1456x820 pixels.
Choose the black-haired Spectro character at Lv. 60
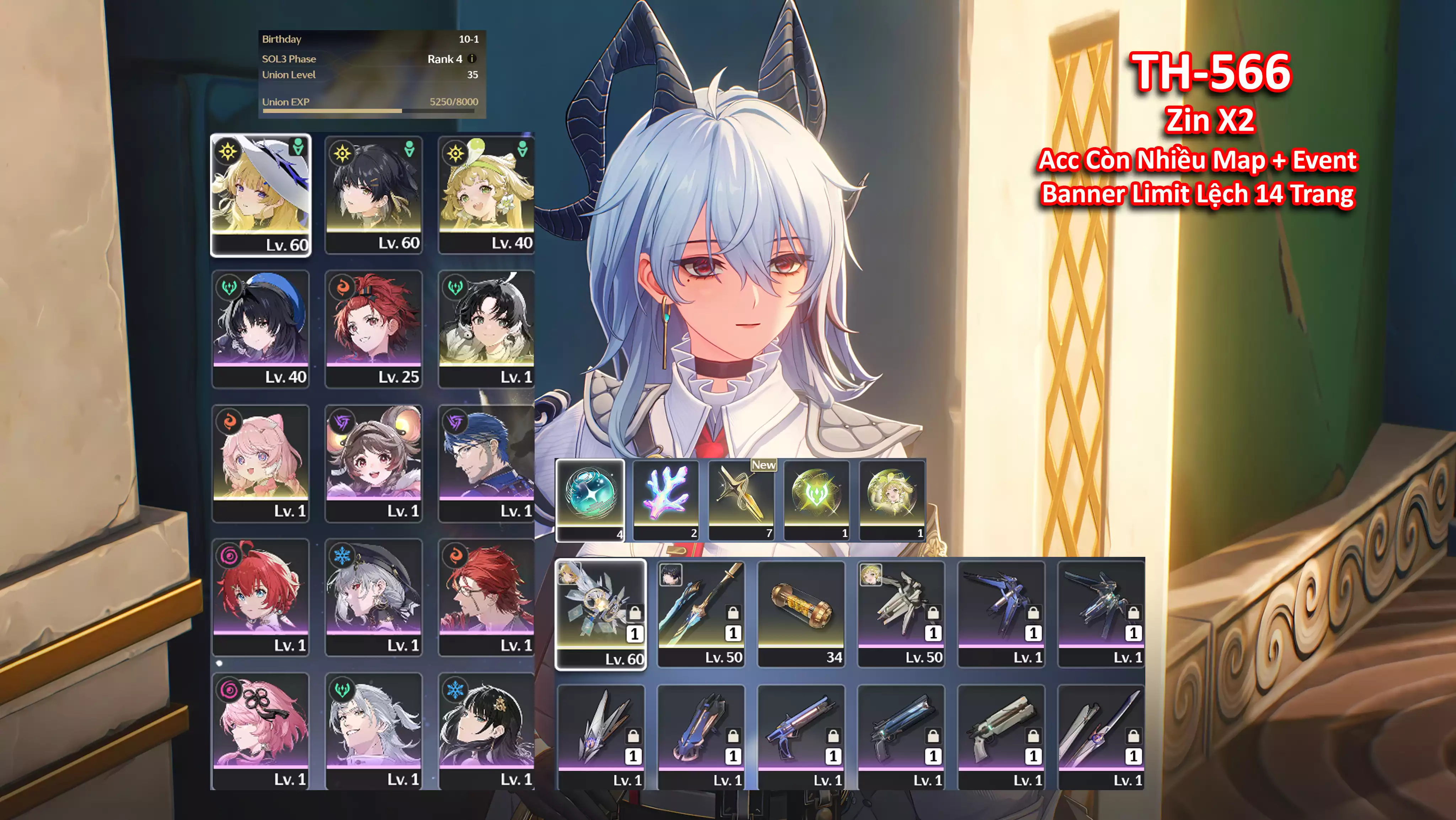coord(374,195)
